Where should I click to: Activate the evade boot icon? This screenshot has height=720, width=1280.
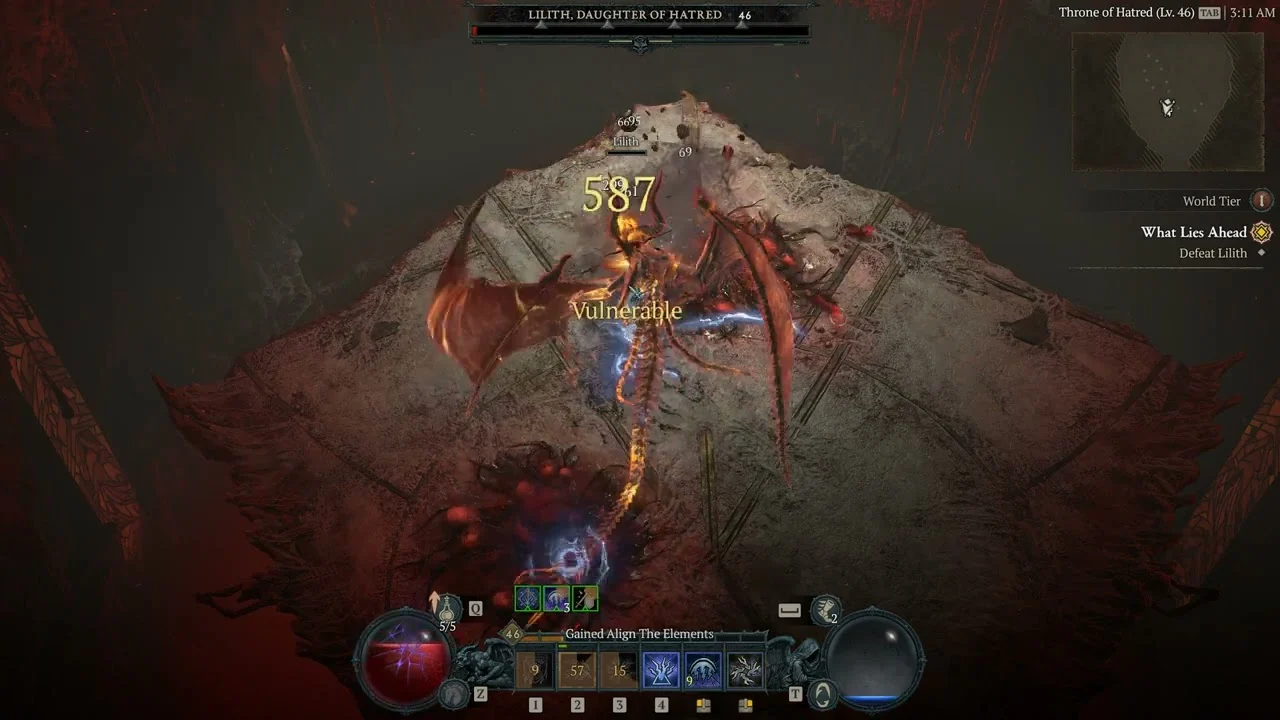(825, 609)
